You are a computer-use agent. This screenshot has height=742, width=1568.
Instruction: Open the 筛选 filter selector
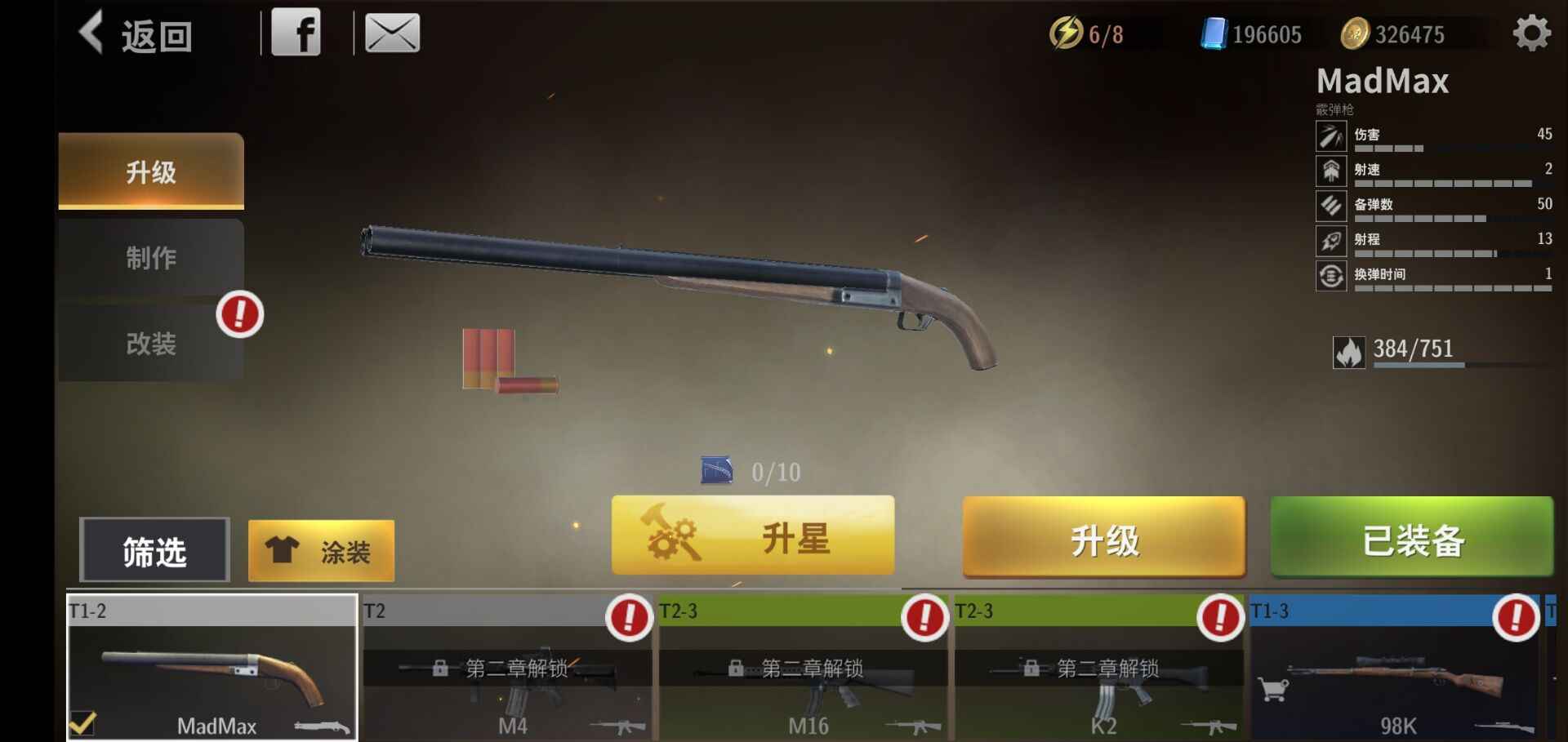pyautogui.click(x=154, y=550)
